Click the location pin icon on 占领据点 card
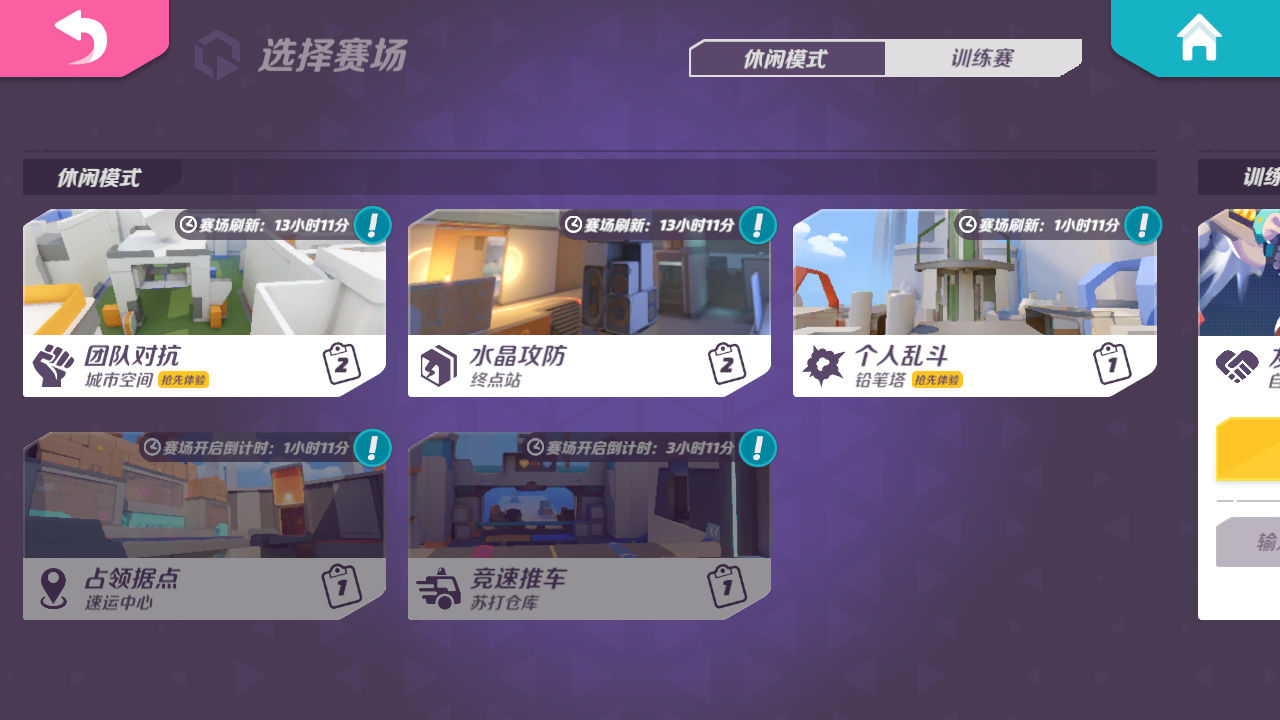 coord(55,586)
